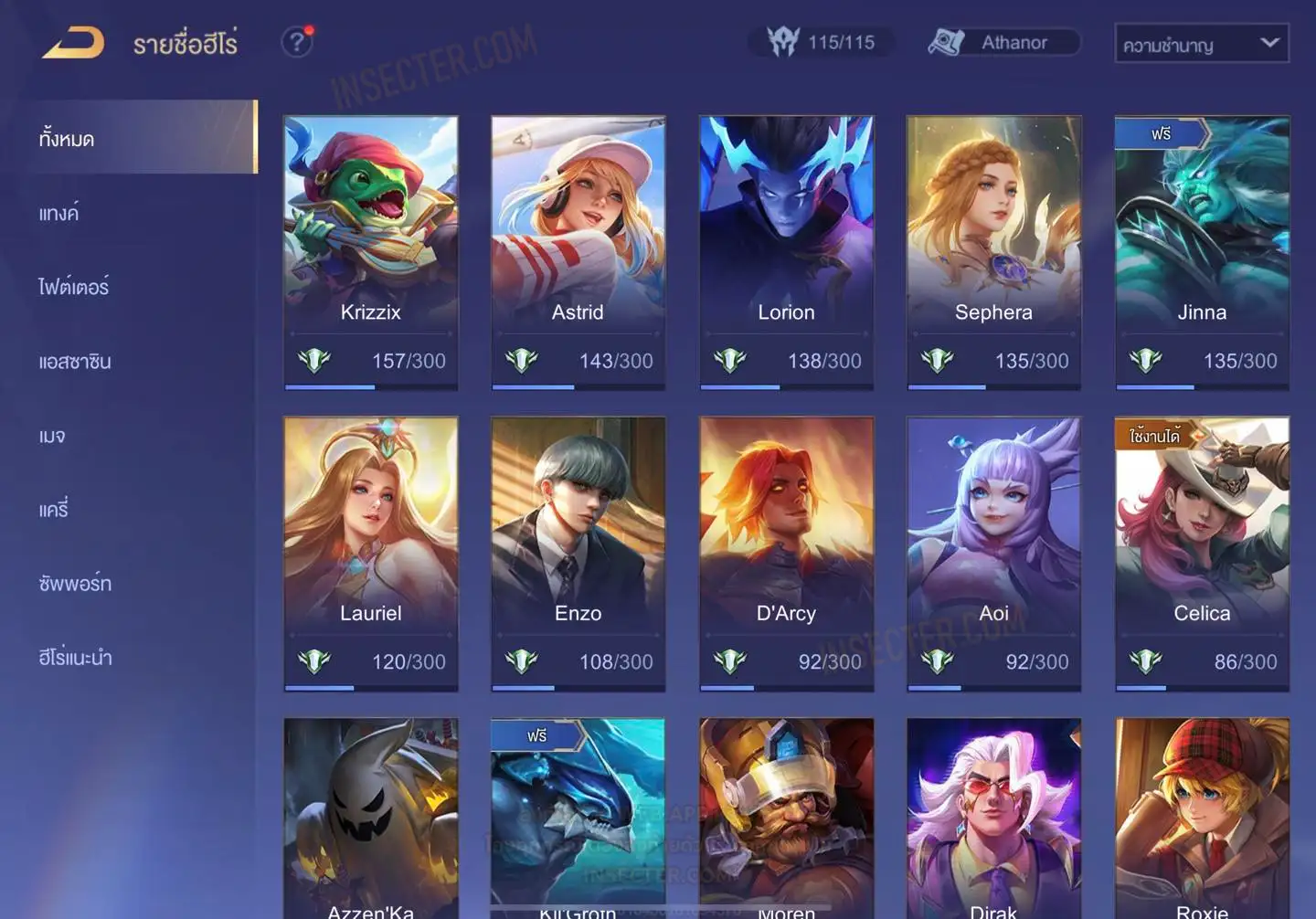The height and width of the screenshot is (919, 1316).
Task: Select the Sephera hero card
Action: click(993, 252)
